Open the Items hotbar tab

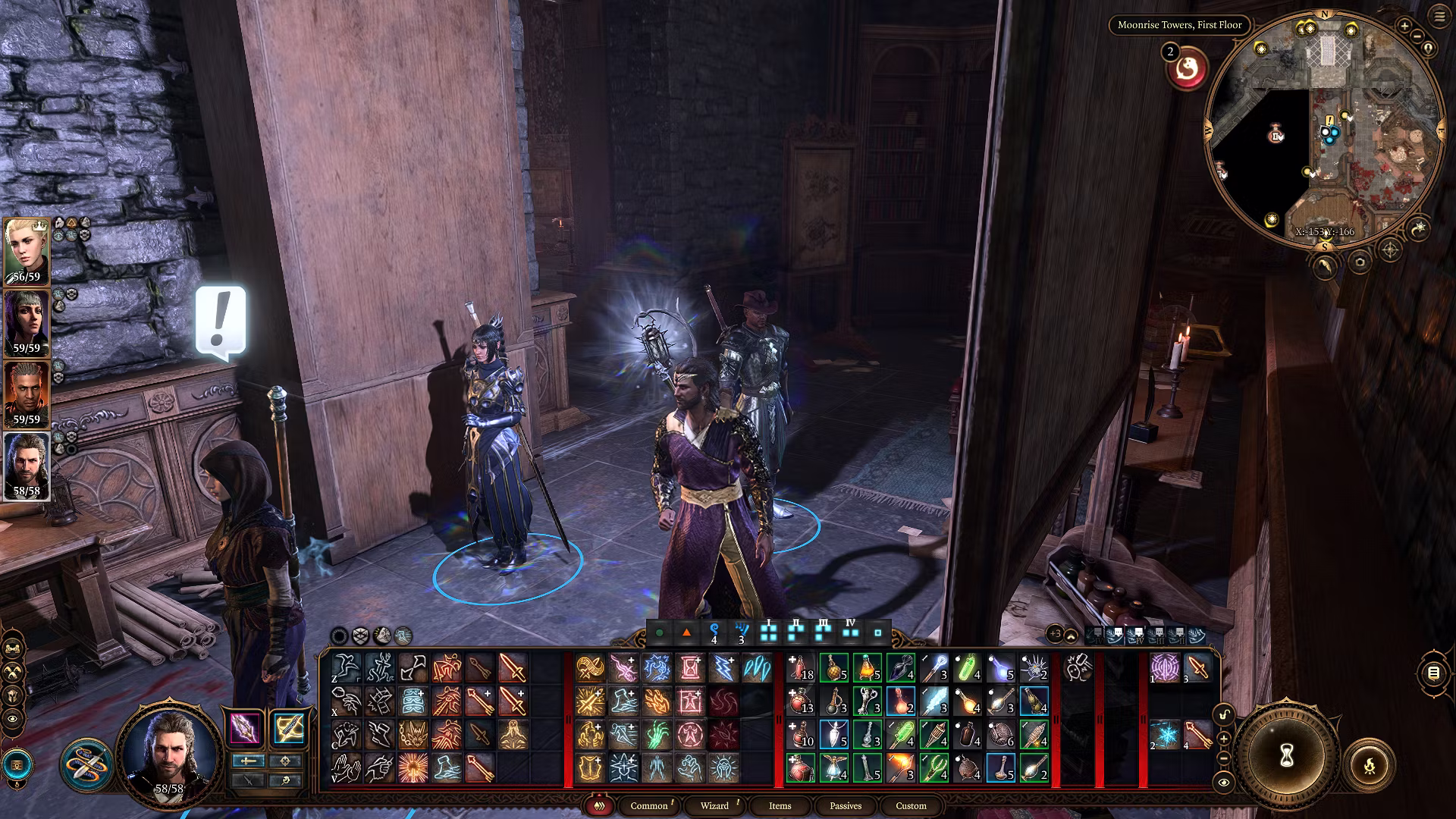coord(780,805)
